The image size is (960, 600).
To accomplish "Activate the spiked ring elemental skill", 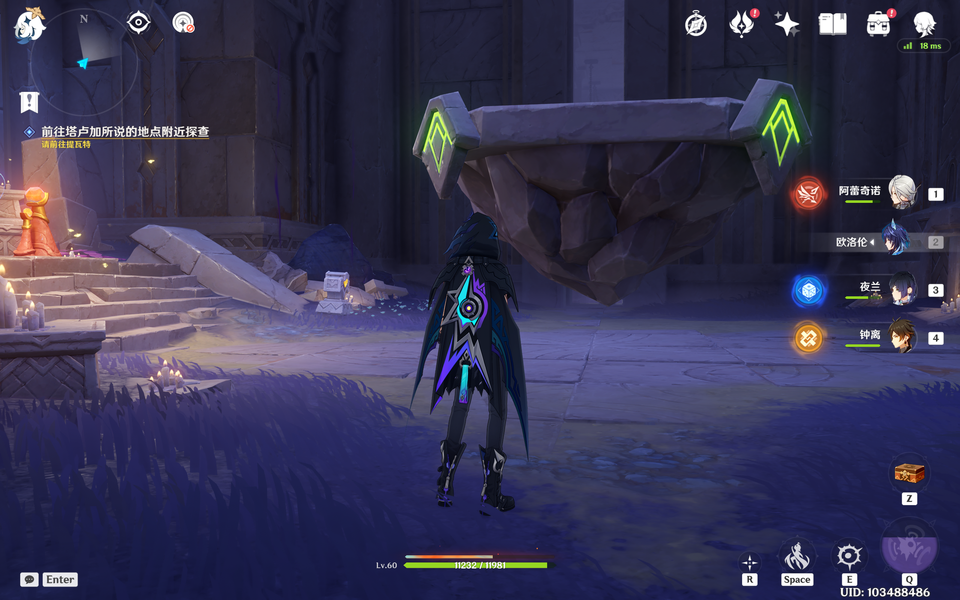I will [x=850, y=556].
